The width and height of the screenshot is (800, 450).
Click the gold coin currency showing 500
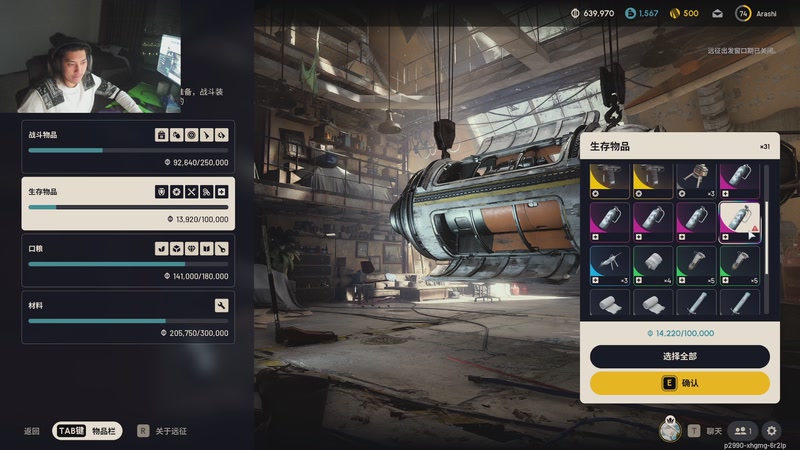684,13
